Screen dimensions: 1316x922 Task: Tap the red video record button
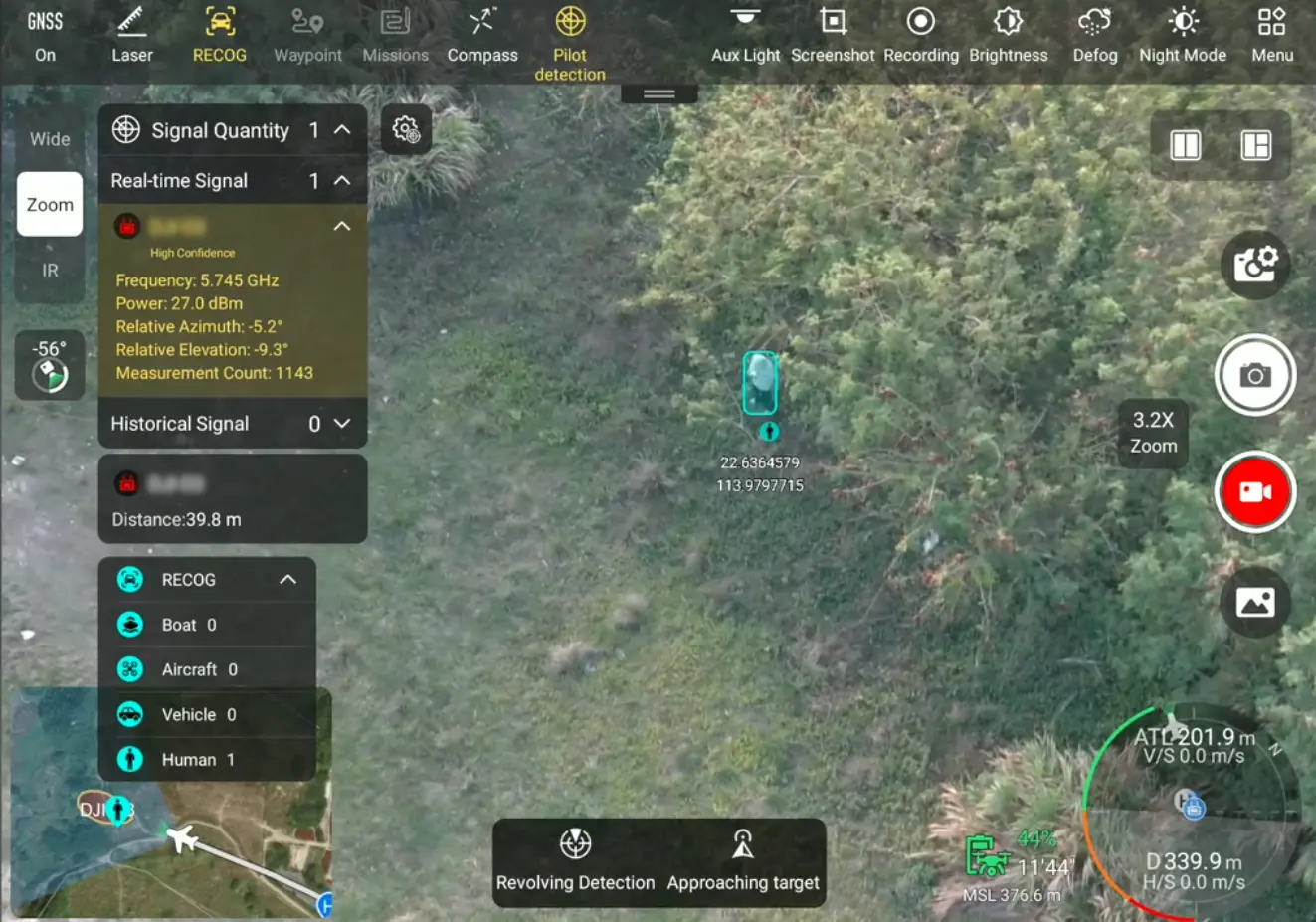point(1254,492)
